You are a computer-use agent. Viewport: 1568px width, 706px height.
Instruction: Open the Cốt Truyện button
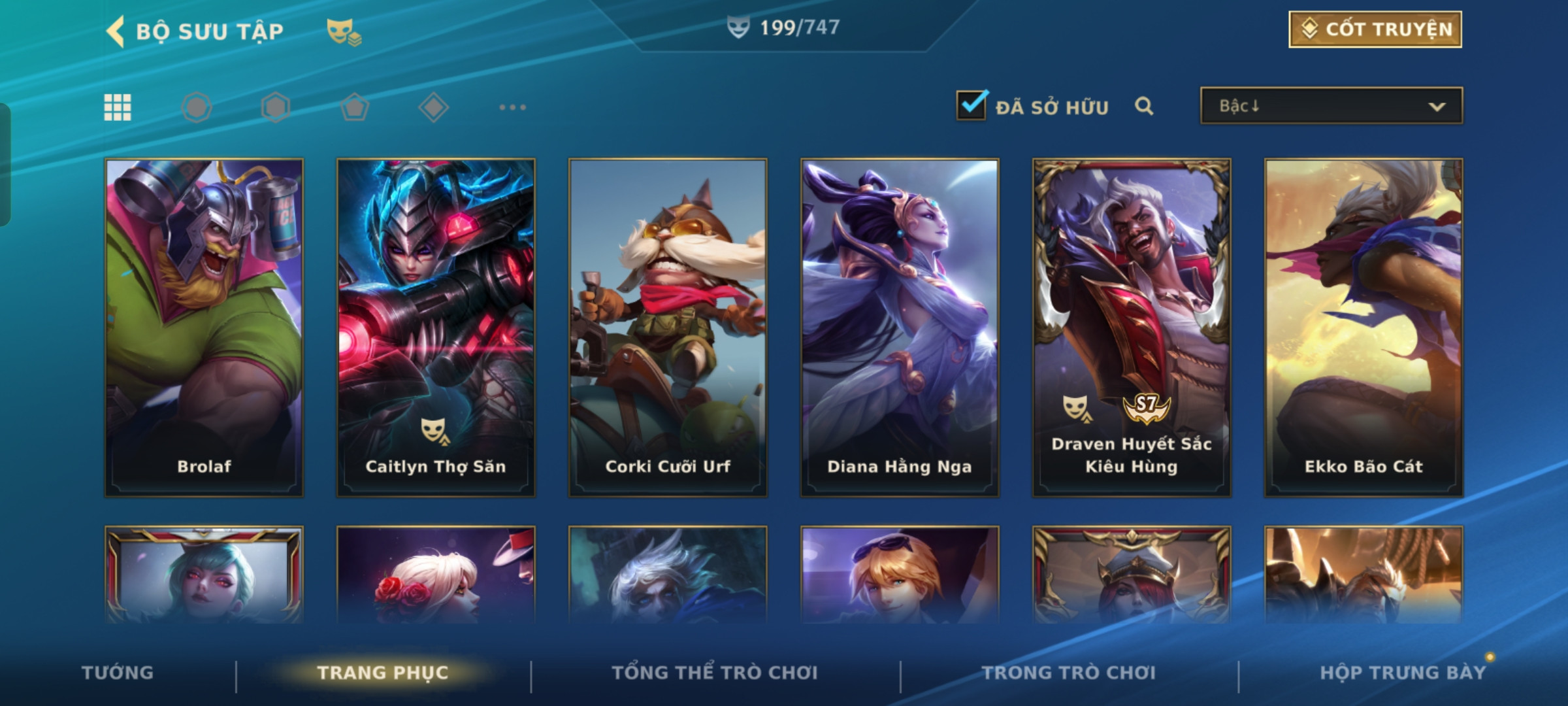coord(1375,29)
